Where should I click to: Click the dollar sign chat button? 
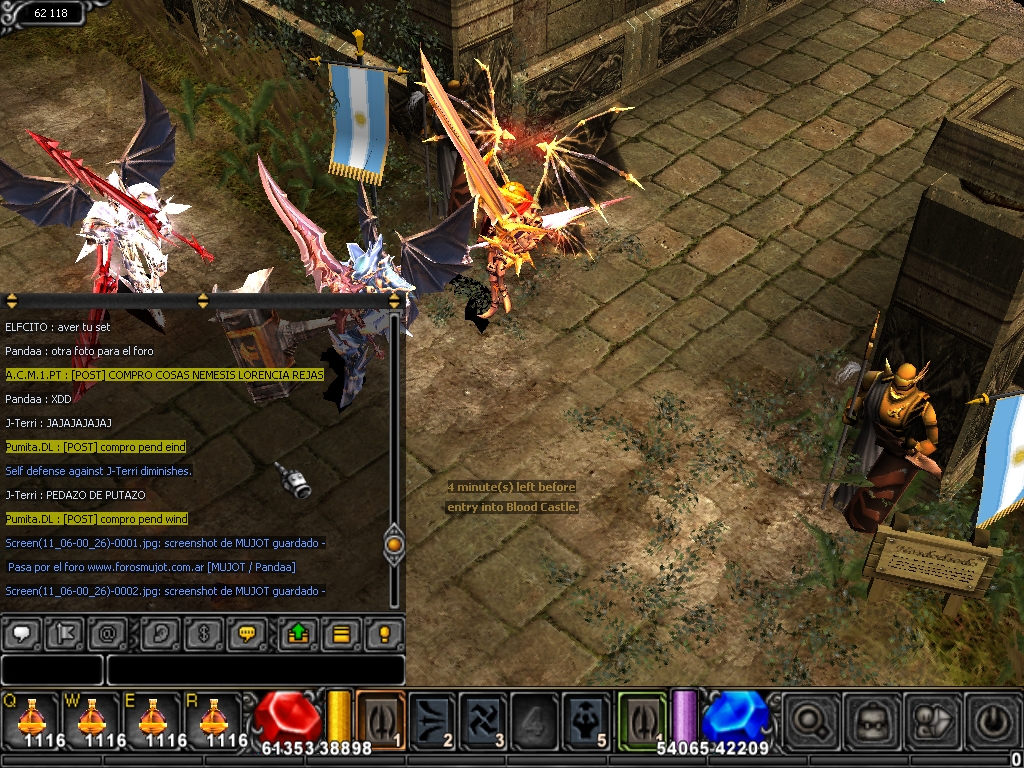(205, 634)
